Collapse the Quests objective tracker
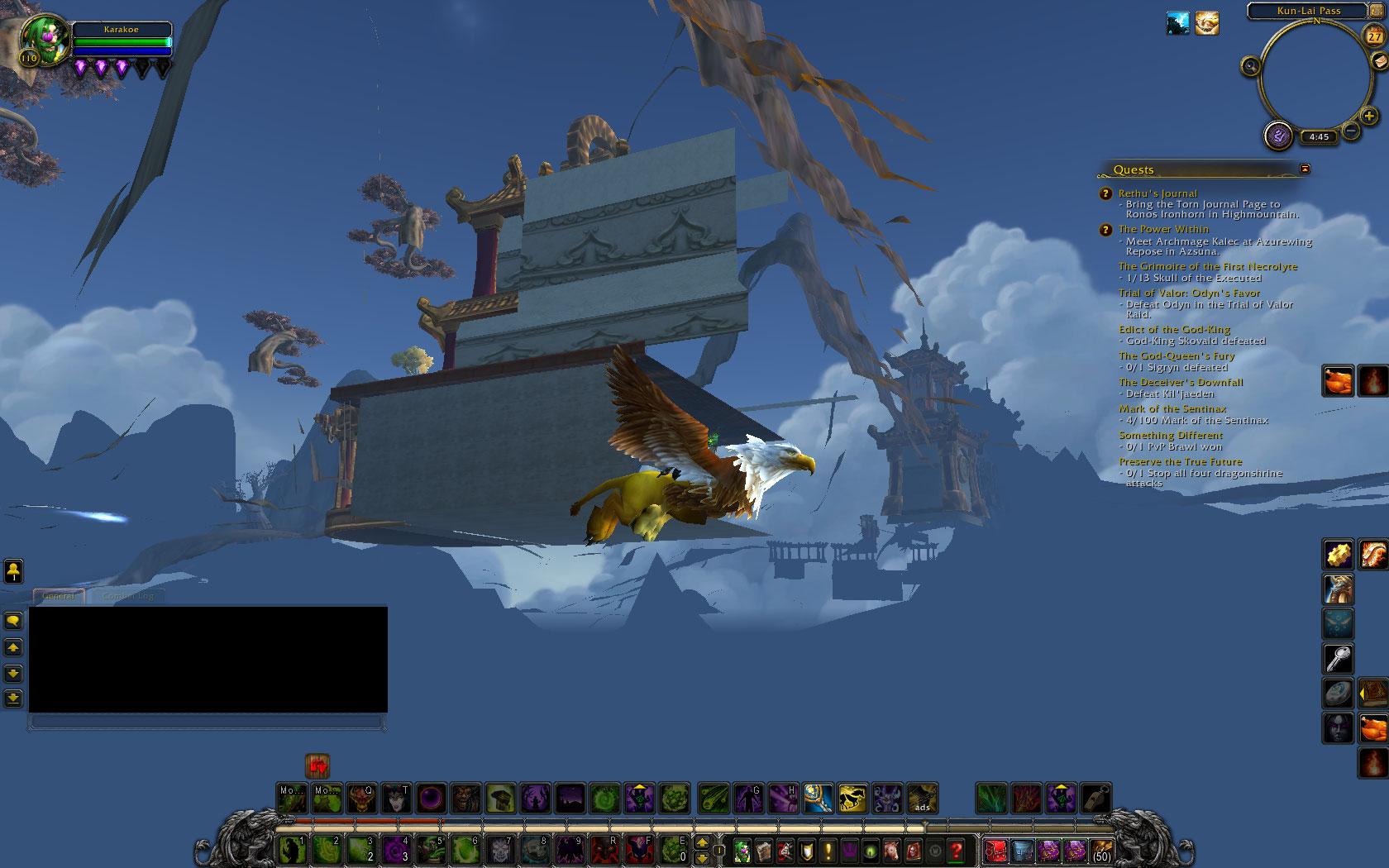This screenshot has height=868, width=1389. [1304, 169]
